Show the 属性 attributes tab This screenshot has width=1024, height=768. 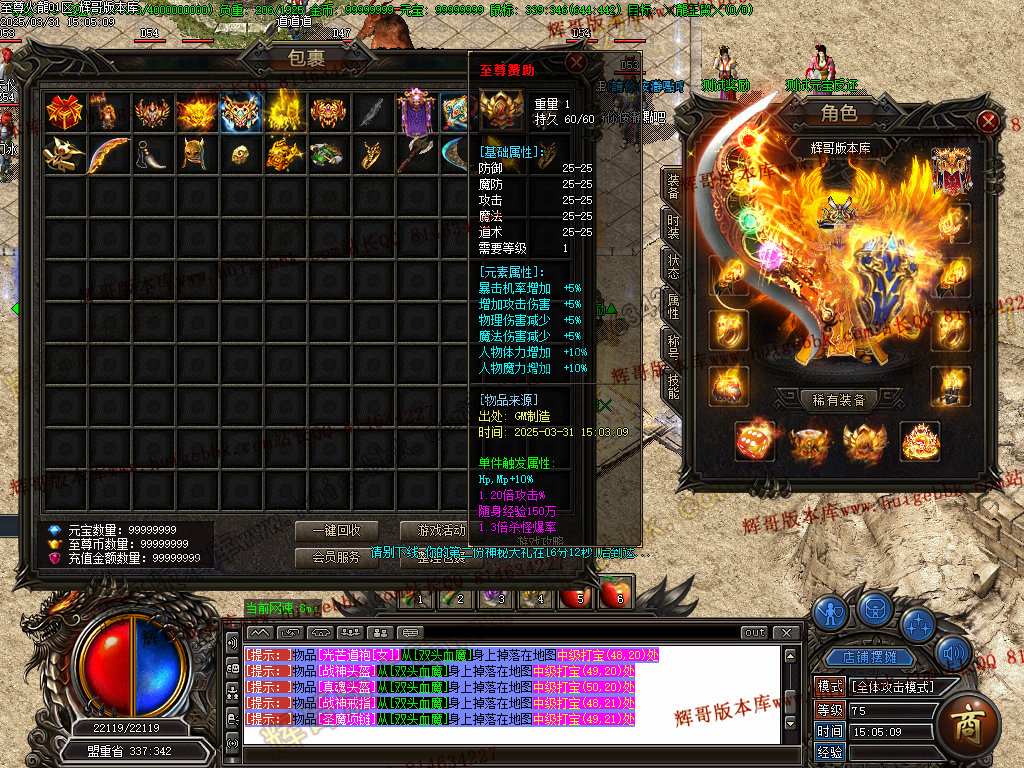(673, 307)
